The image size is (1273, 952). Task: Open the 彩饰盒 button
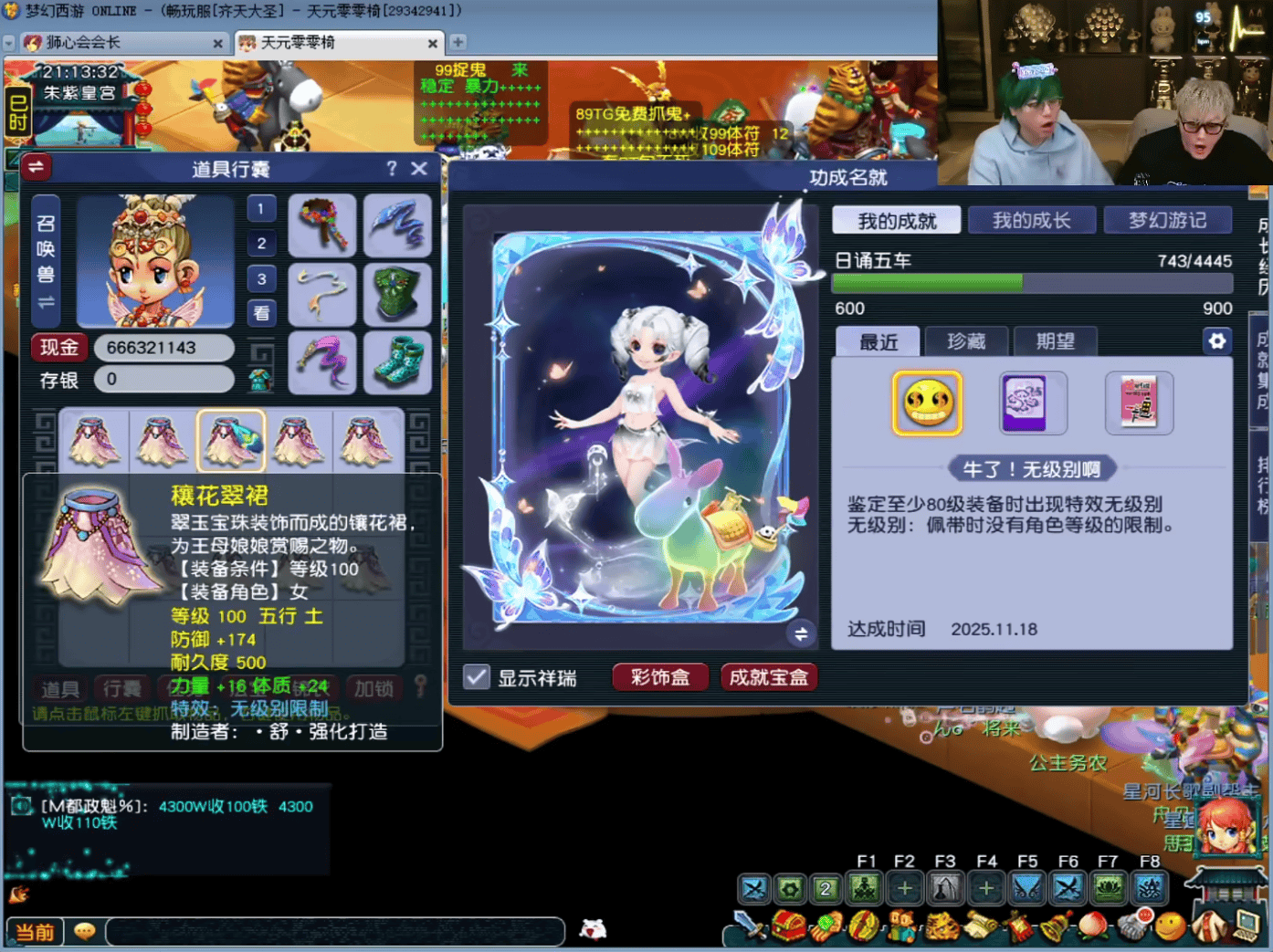[659, 677]
